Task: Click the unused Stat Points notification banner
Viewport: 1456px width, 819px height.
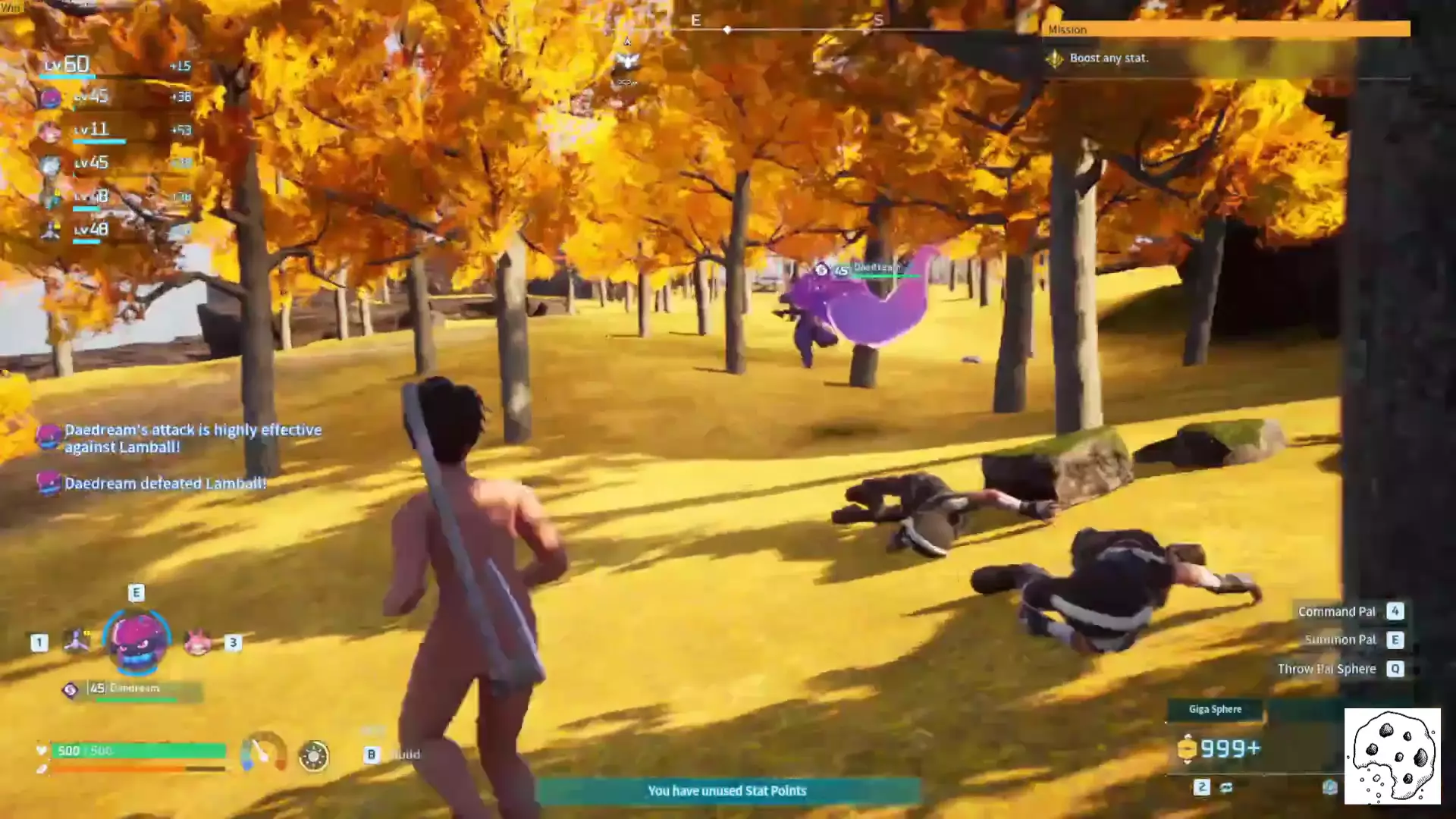Action: click(727, 791)
